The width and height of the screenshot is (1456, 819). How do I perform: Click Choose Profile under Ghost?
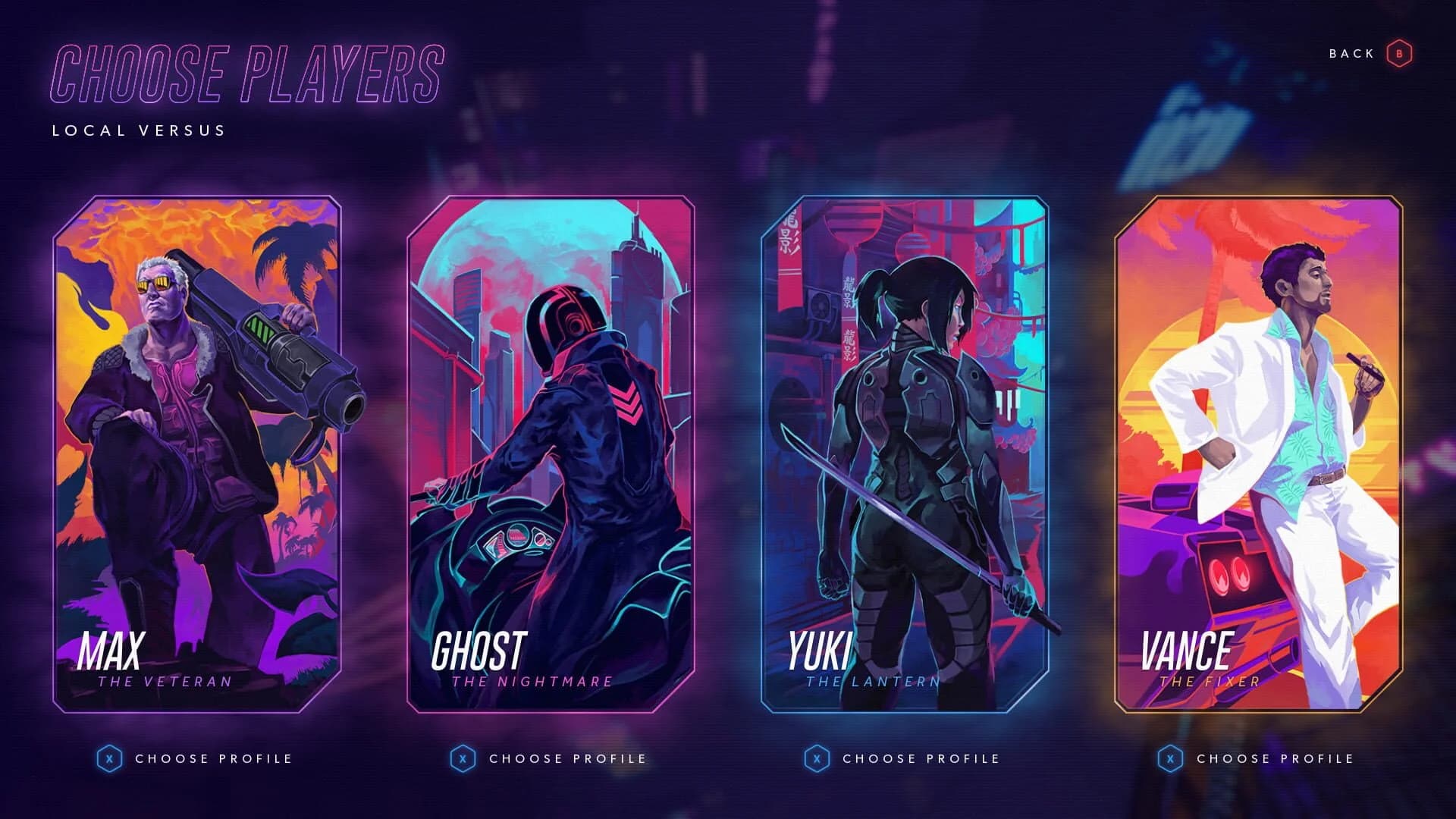click(x=569, y=758)
